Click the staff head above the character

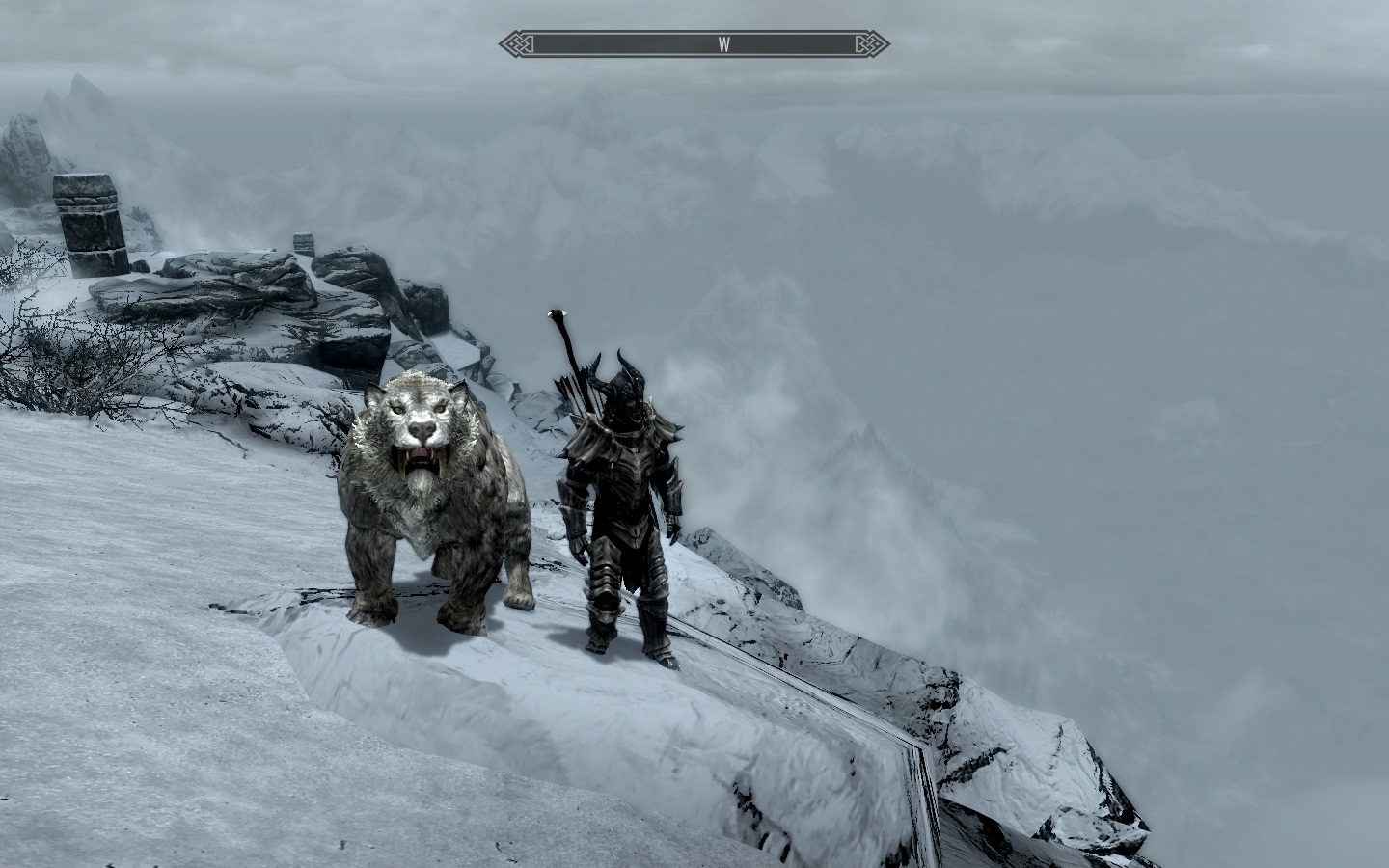pyautogui.click(x=555, y=313)
